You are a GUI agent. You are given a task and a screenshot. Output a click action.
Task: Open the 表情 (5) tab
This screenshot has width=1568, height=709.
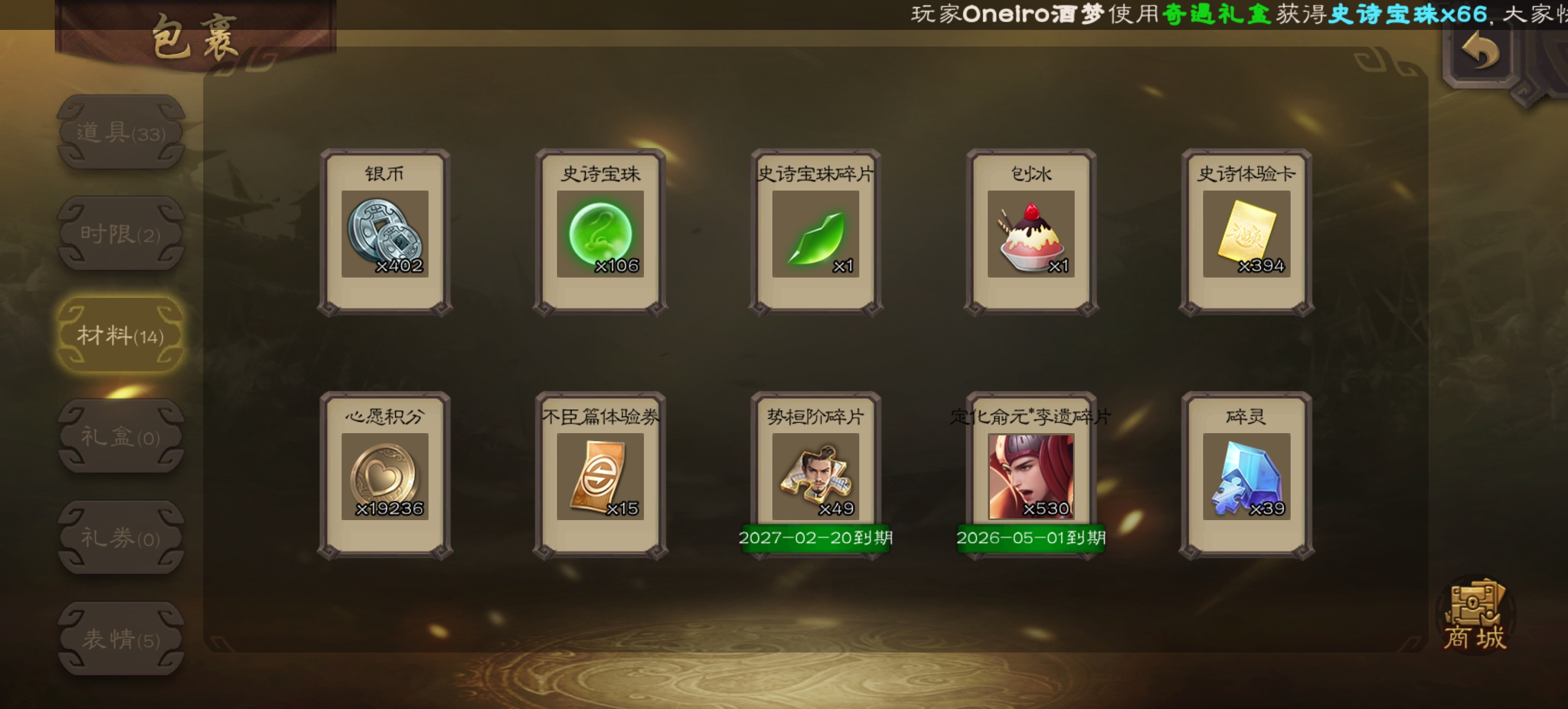coord(121,639)
